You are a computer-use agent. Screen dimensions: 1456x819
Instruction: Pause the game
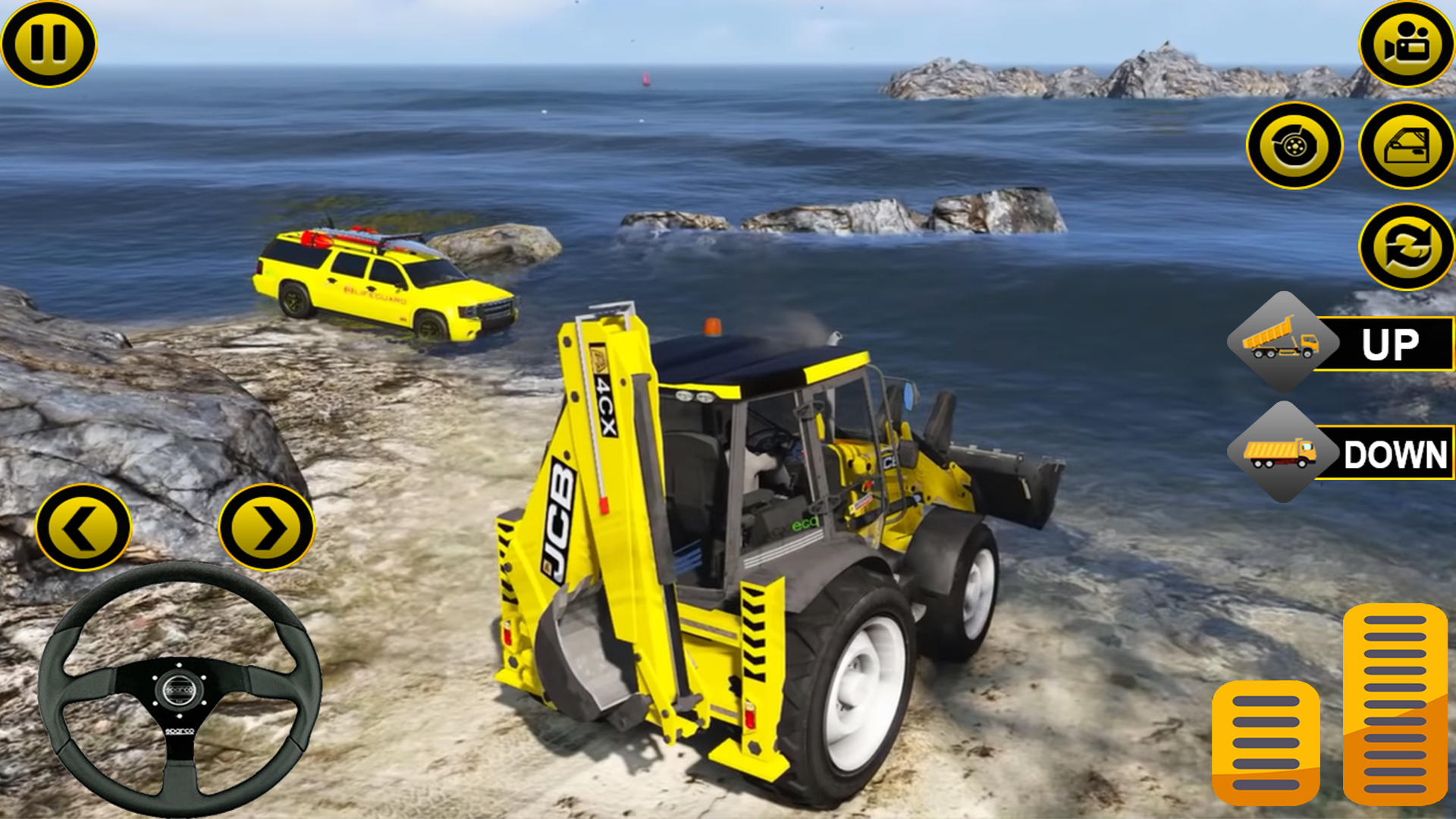tap(49, 43)
